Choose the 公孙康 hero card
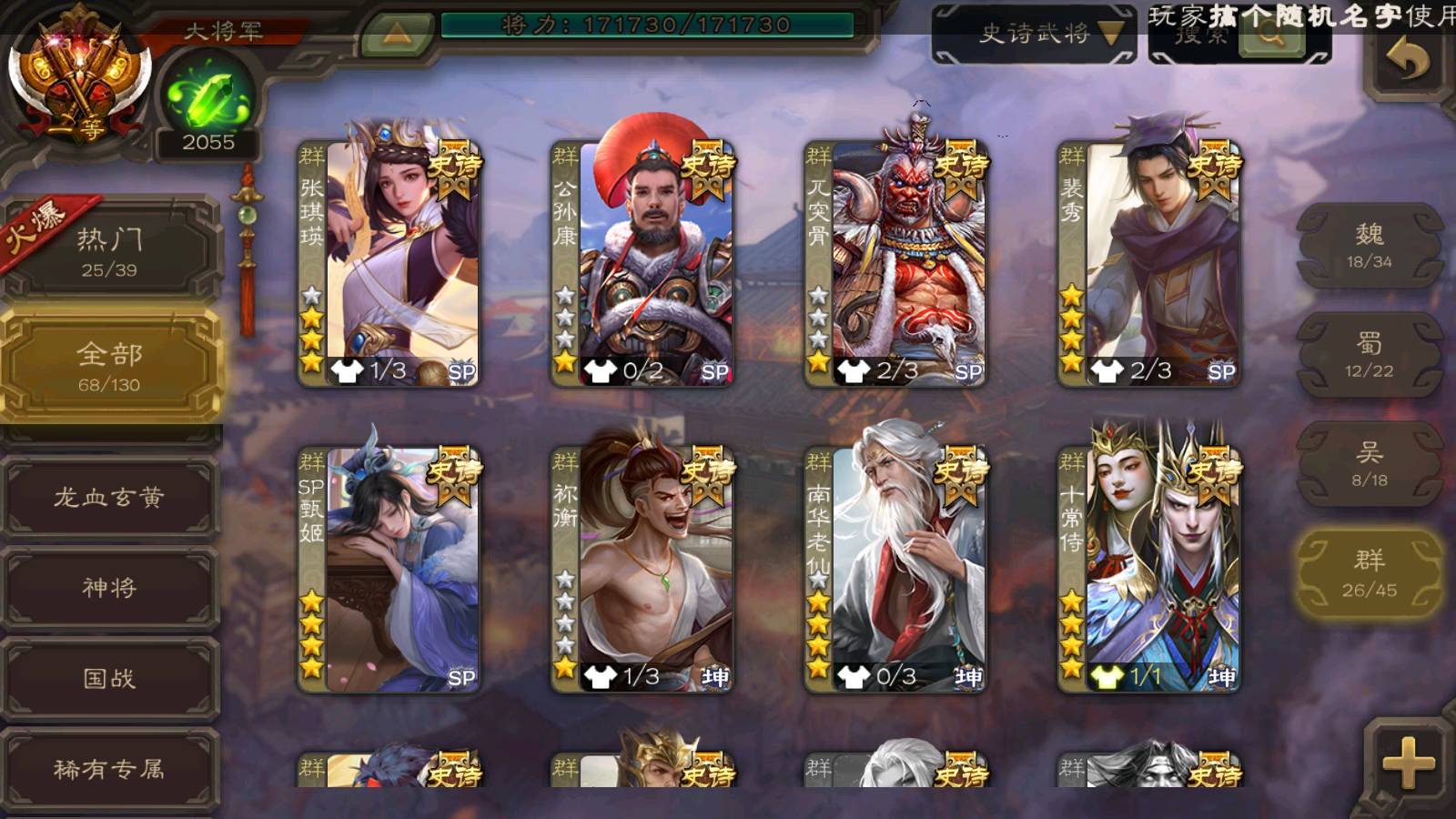This screenshot has height=819, width=1456. (x=642, y=262)
